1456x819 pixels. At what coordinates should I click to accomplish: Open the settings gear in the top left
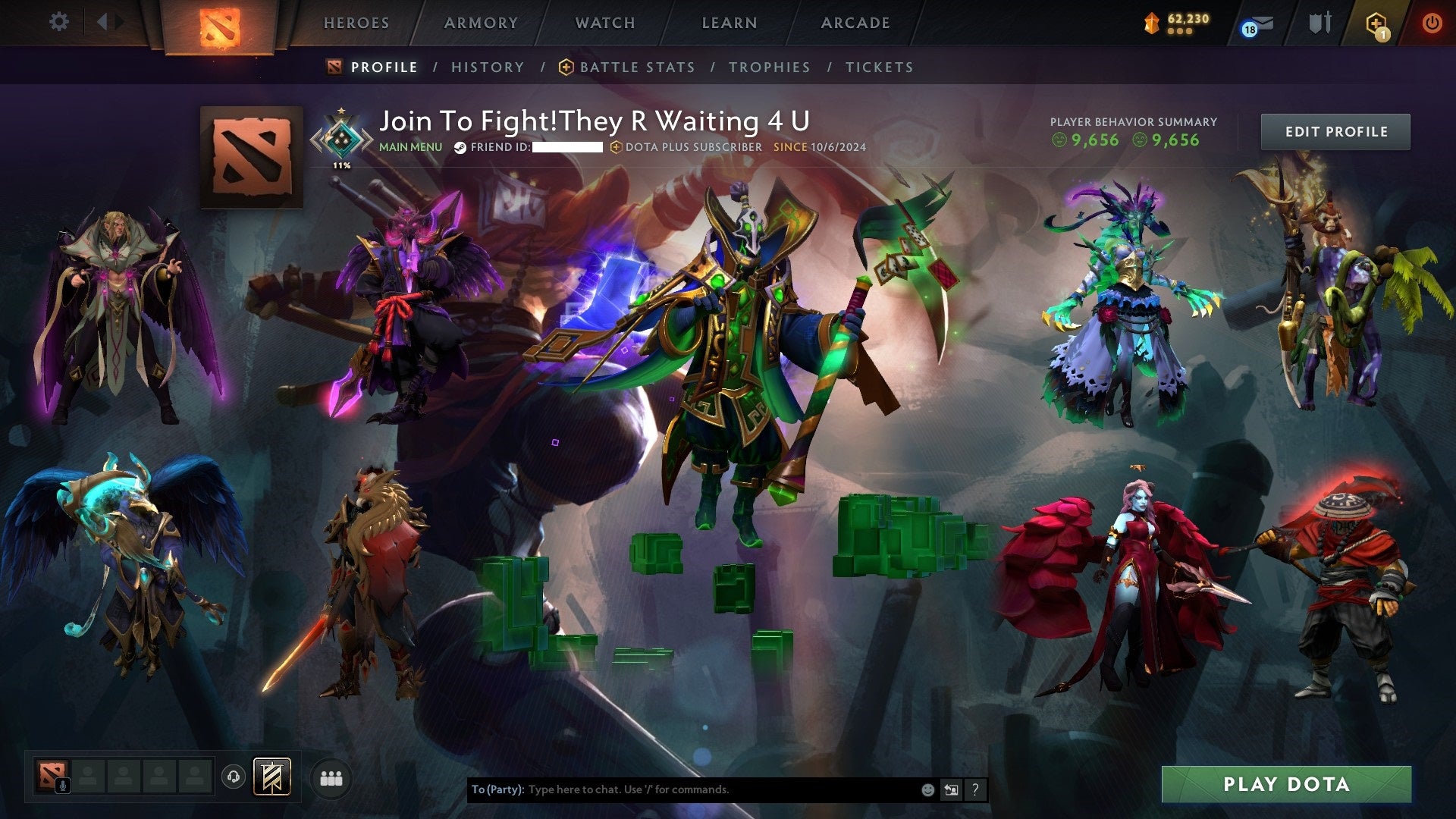point(58,21)
